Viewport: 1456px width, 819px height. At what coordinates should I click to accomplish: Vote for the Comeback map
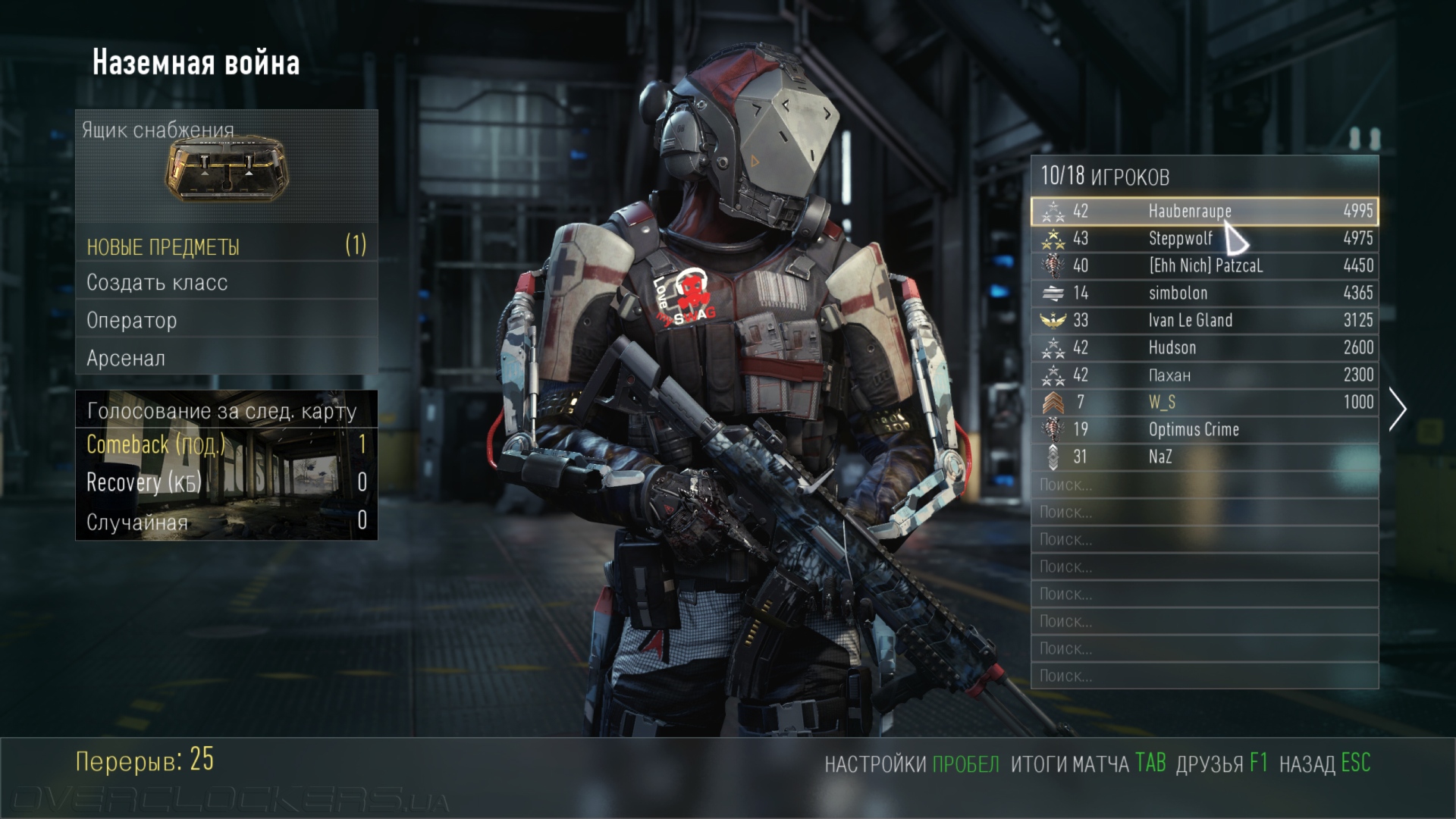click(227, 444)
